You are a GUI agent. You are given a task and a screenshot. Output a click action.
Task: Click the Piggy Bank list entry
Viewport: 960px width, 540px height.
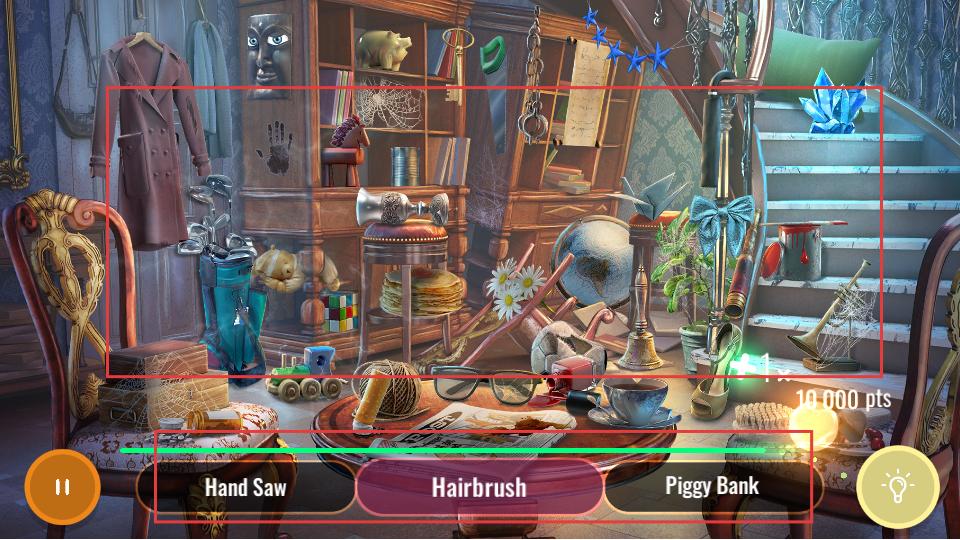(712, 486)
